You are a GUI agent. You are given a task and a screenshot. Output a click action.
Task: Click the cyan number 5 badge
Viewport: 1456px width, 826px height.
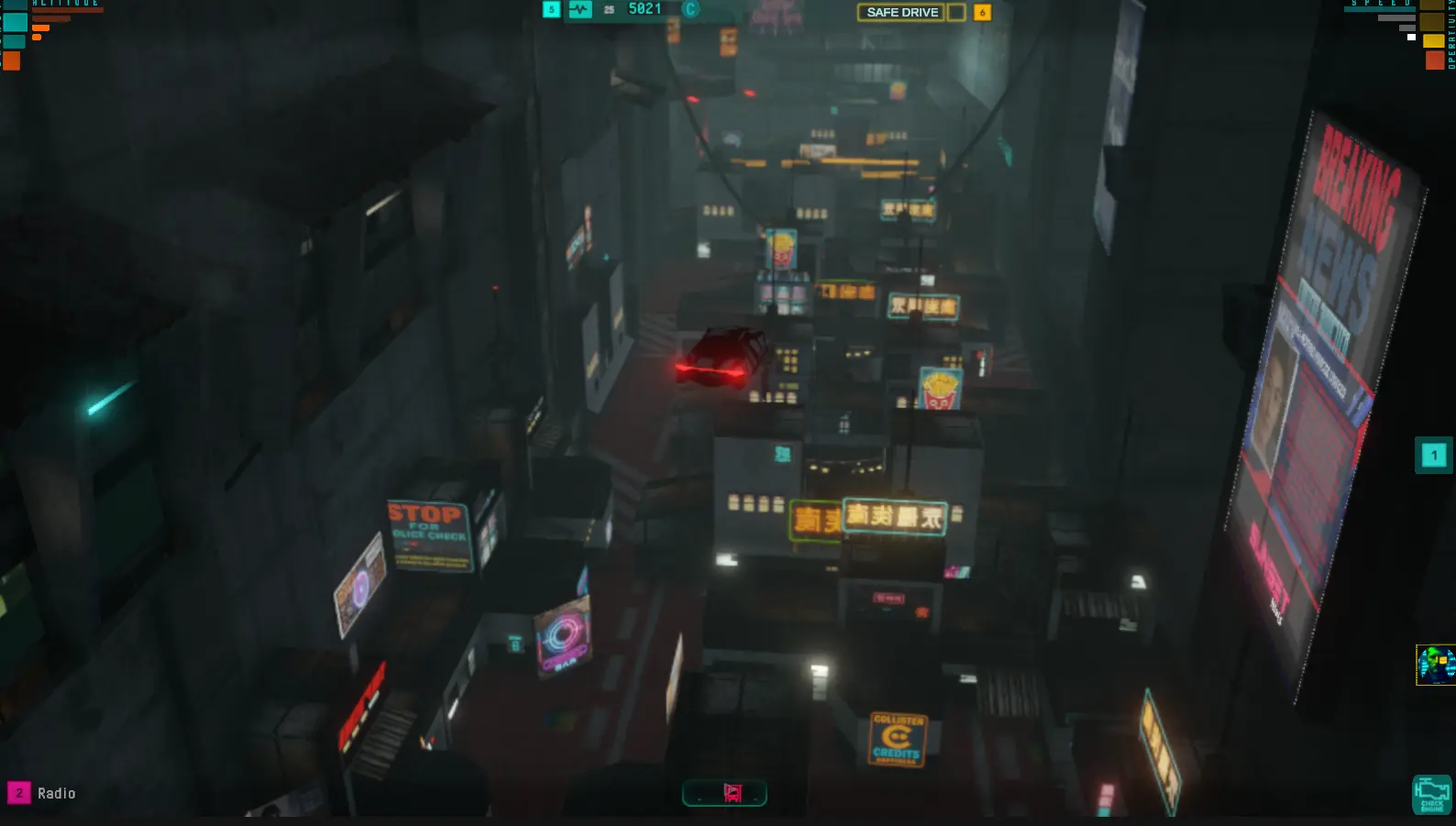click(551, 9)
